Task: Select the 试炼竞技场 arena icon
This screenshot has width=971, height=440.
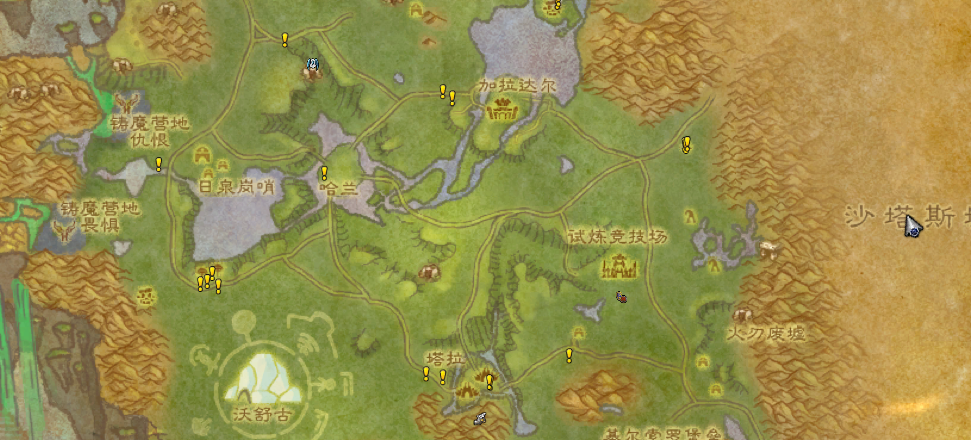Action: click(619, 266)
